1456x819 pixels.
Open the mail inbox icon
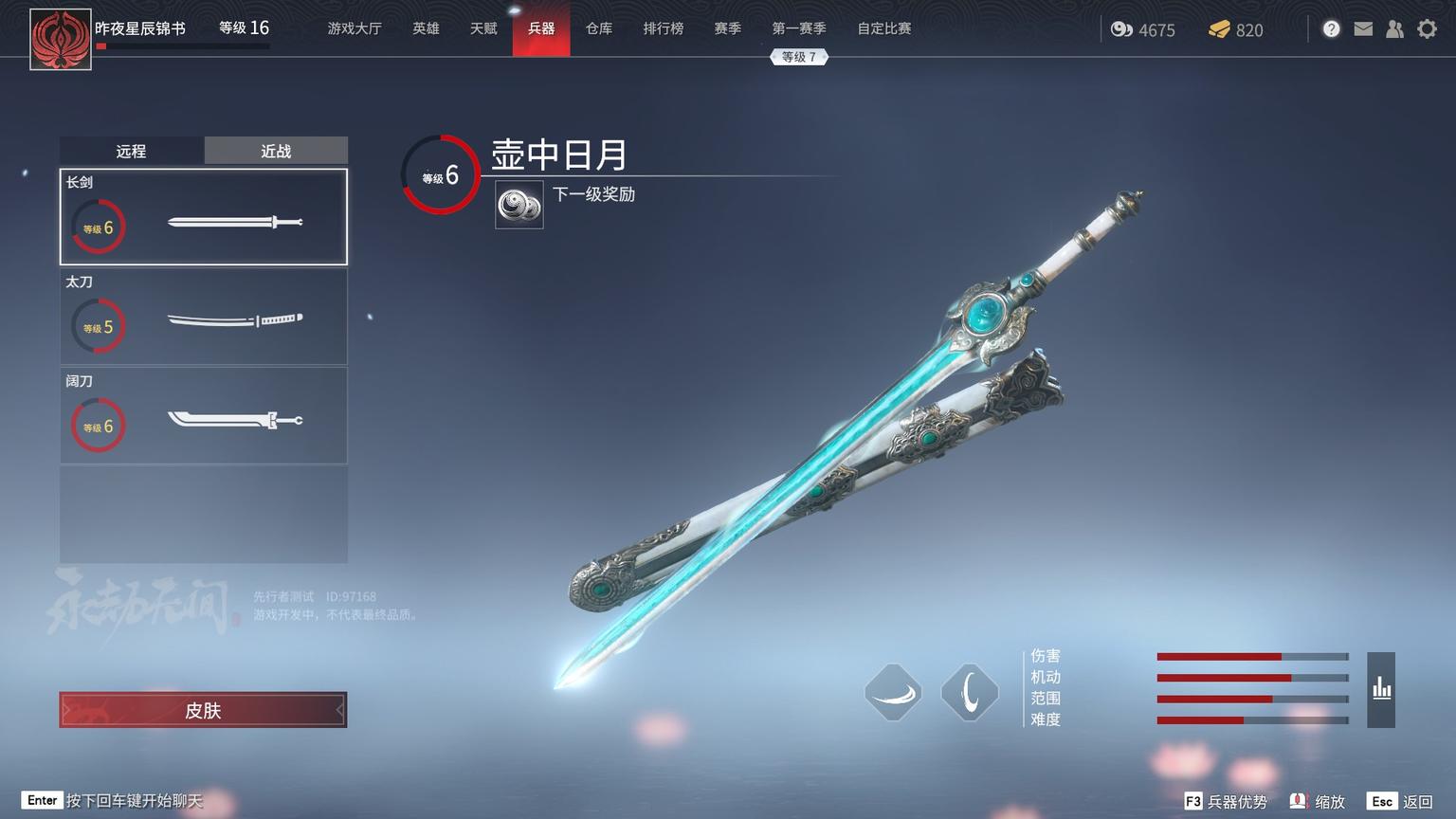pyautogui.click(x=1363, y=28)
